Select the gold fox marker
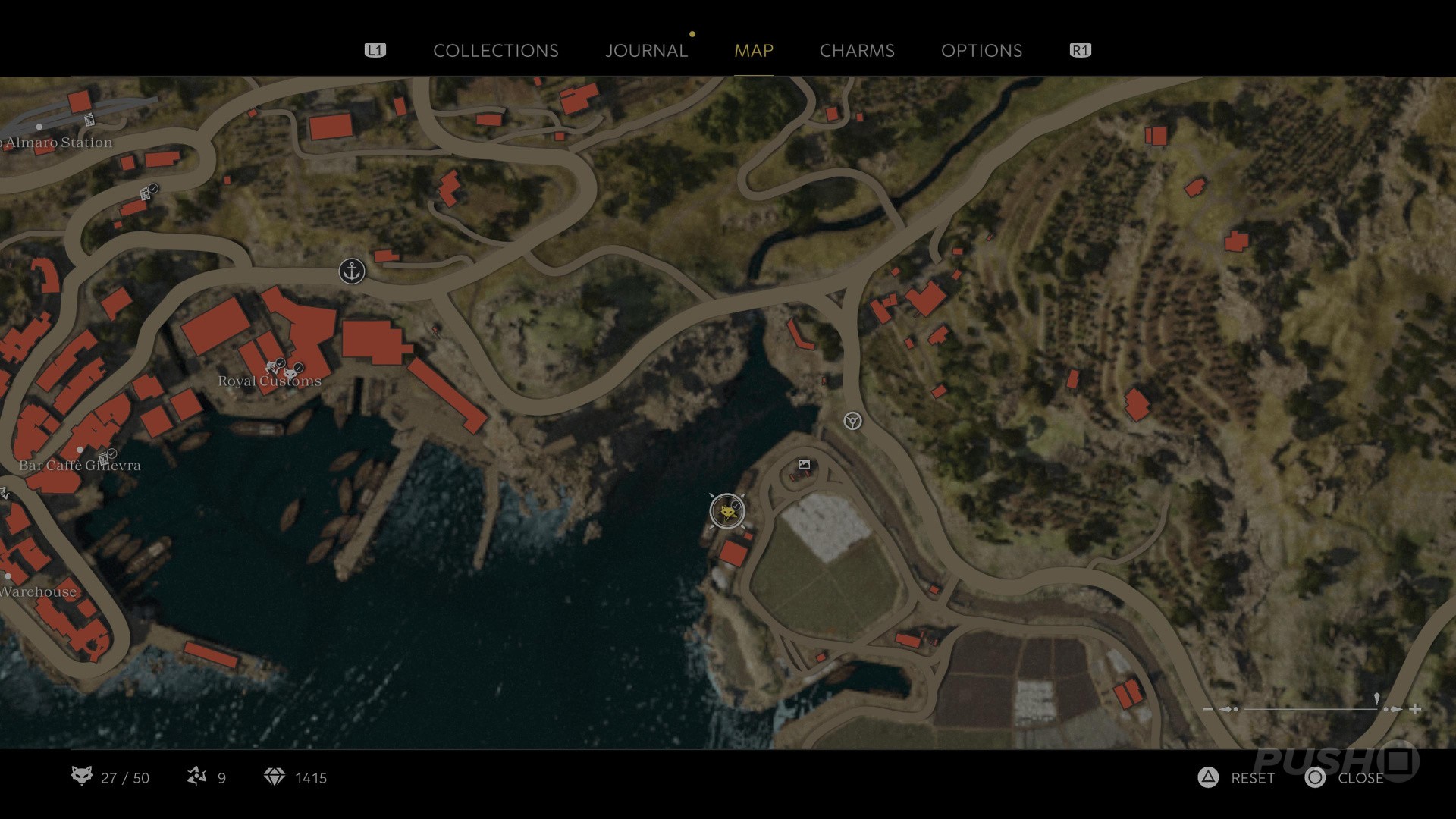This screenshot has width=1456, height=819. click(x=727, y=512)
